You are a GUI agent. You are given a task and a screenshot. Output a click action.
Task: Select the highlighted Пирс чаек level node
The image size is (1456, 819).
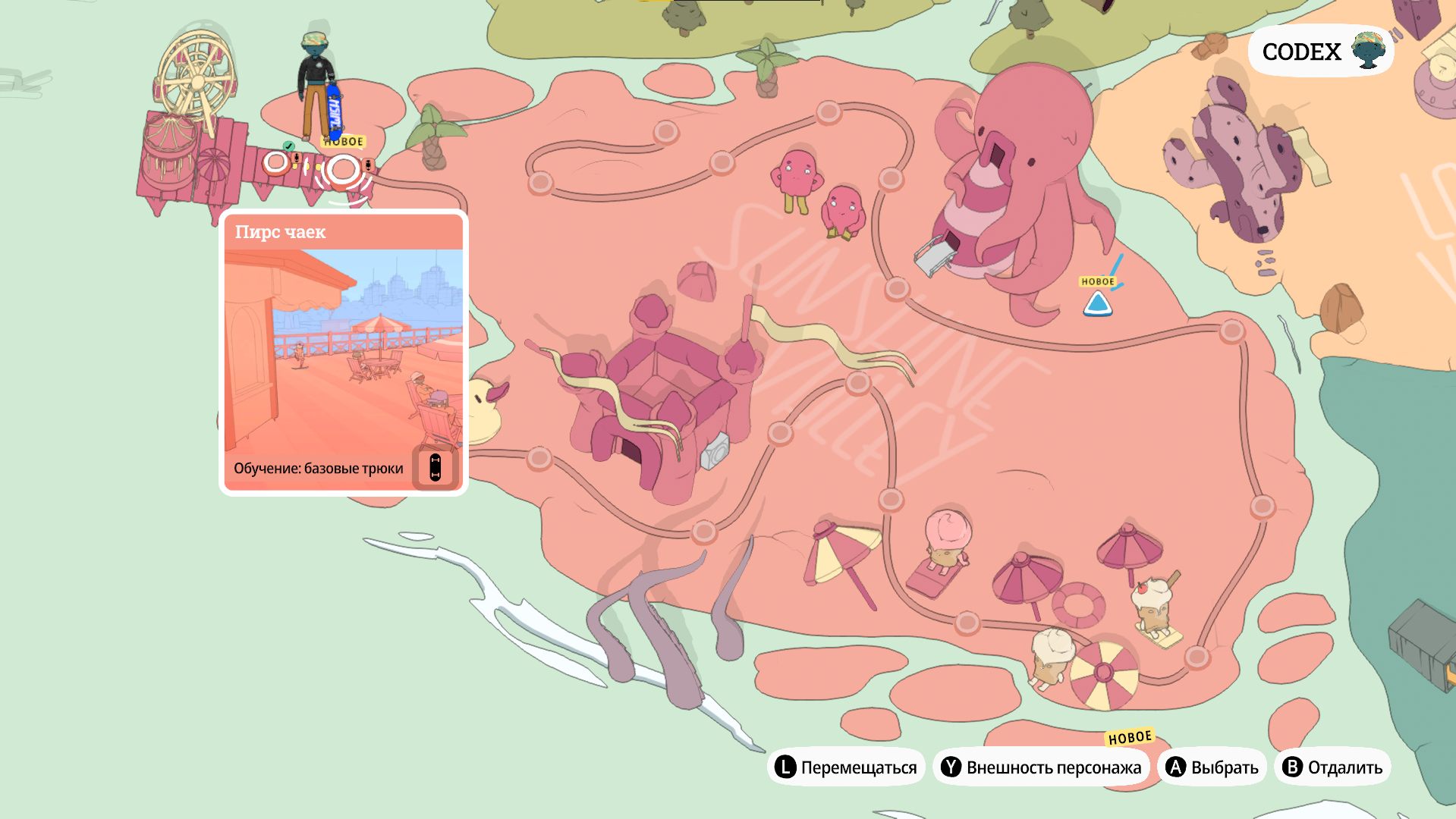click(x=344, y=171)
